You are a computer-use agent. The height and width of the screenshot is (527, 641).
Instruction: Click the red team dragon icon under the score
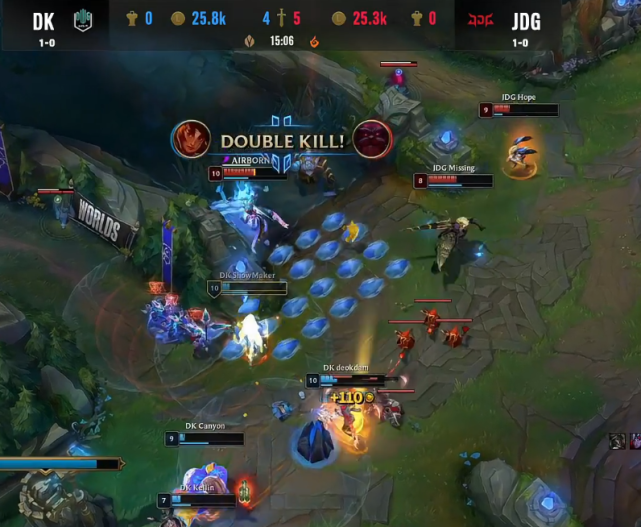tap(315, 41)
